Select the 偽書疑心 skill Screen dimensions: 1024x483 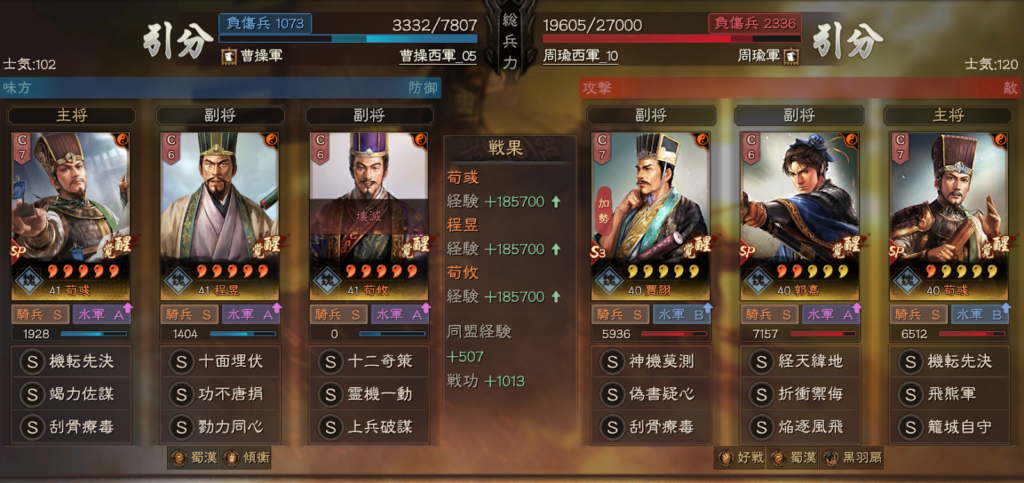click(x=650, y=394)
